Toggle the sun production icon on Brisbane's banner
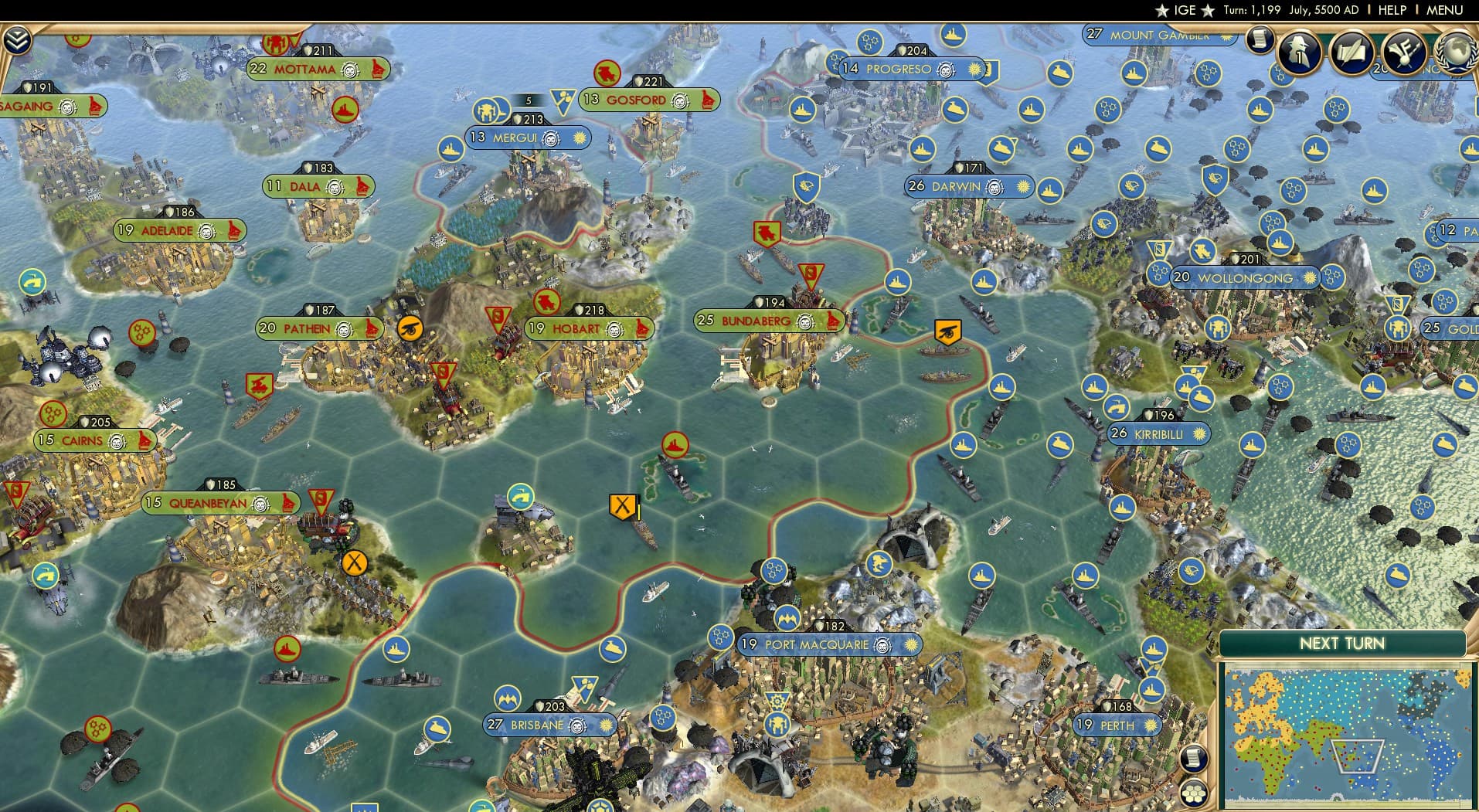This screenshot has width=1479, height=812. click(607, 725)
